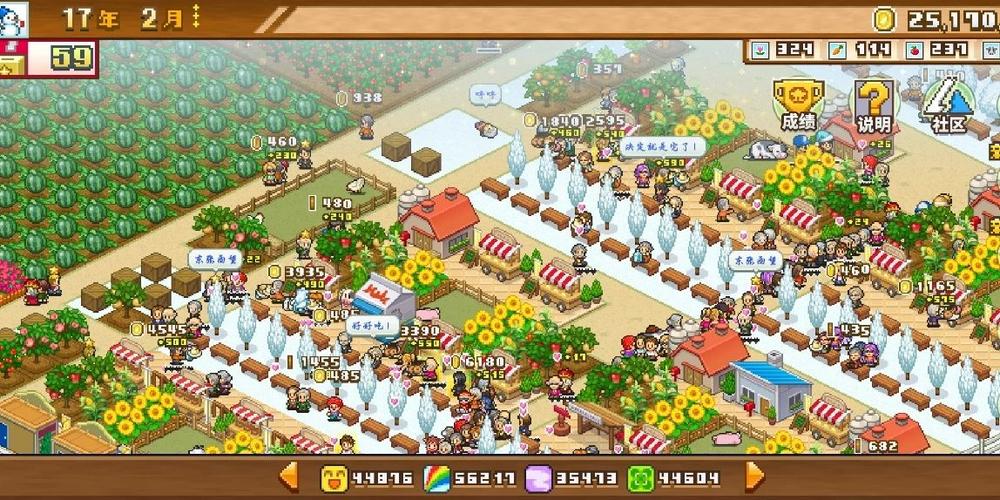Open the 成绩 trophy achievements menu
1000x500 pixels.
(x=797, y=104)
